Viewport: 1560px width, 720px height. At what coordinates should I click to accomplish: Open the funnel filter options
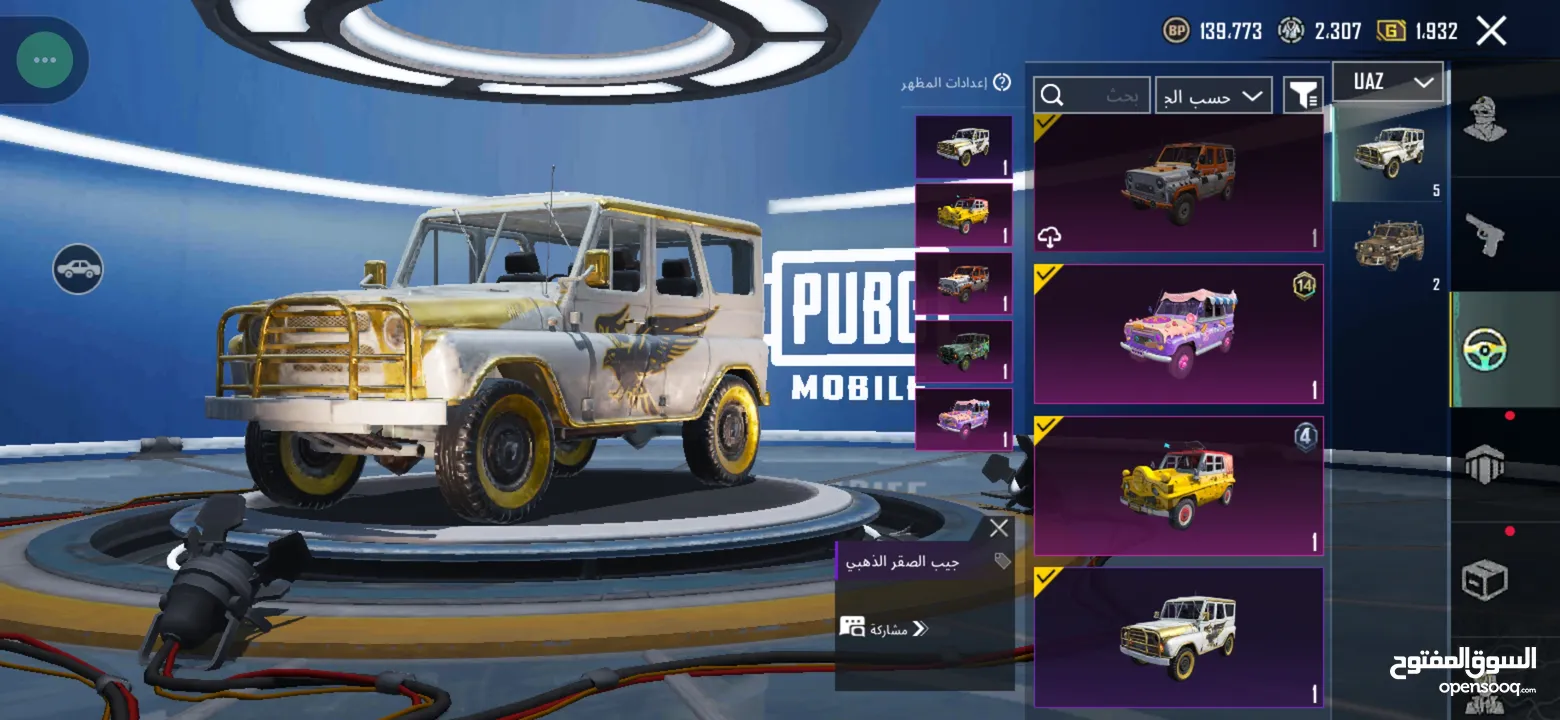coord(1303,95)
